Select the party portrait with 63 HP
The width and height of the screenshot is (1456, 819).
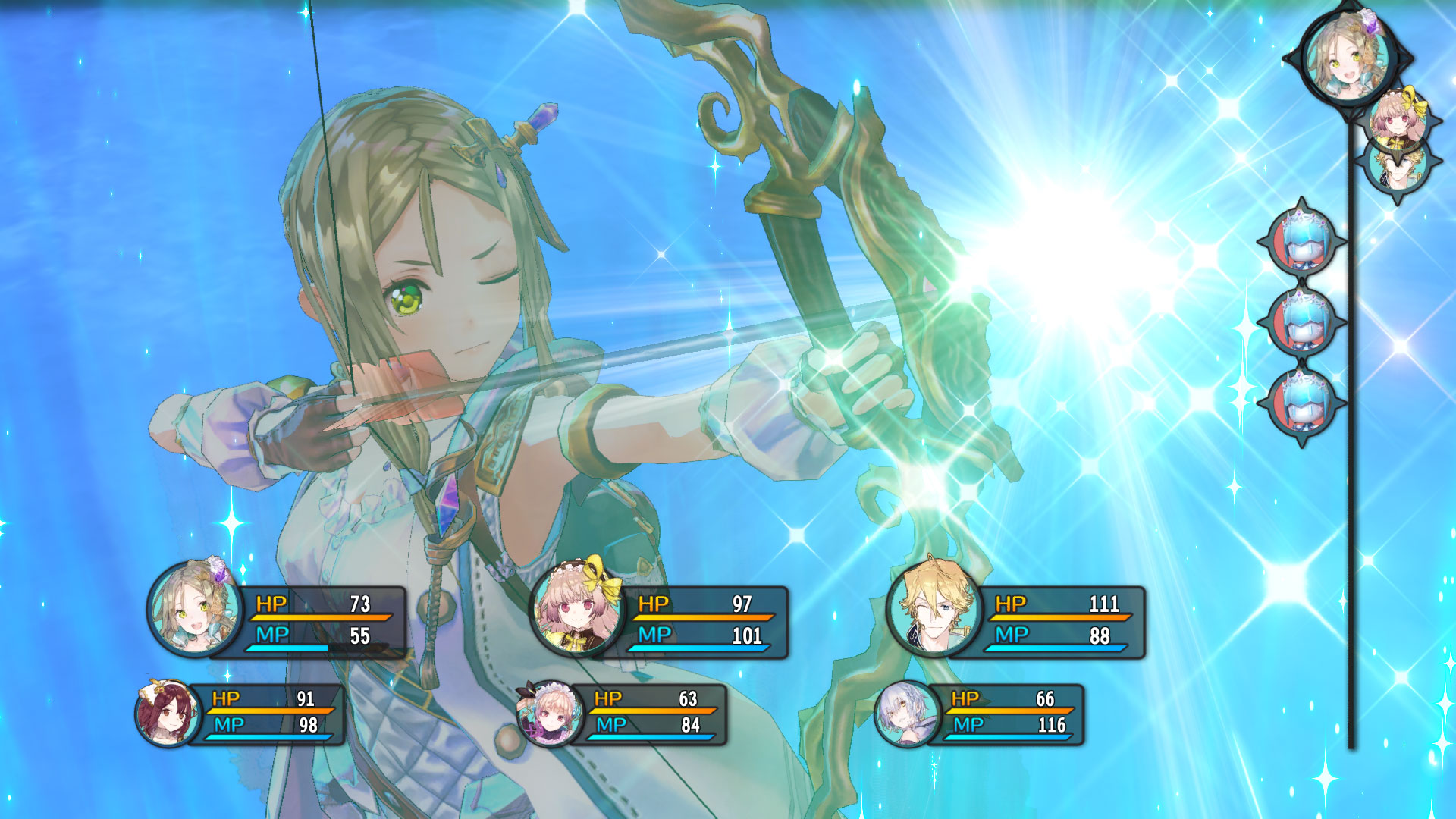(x=550, y=714)
